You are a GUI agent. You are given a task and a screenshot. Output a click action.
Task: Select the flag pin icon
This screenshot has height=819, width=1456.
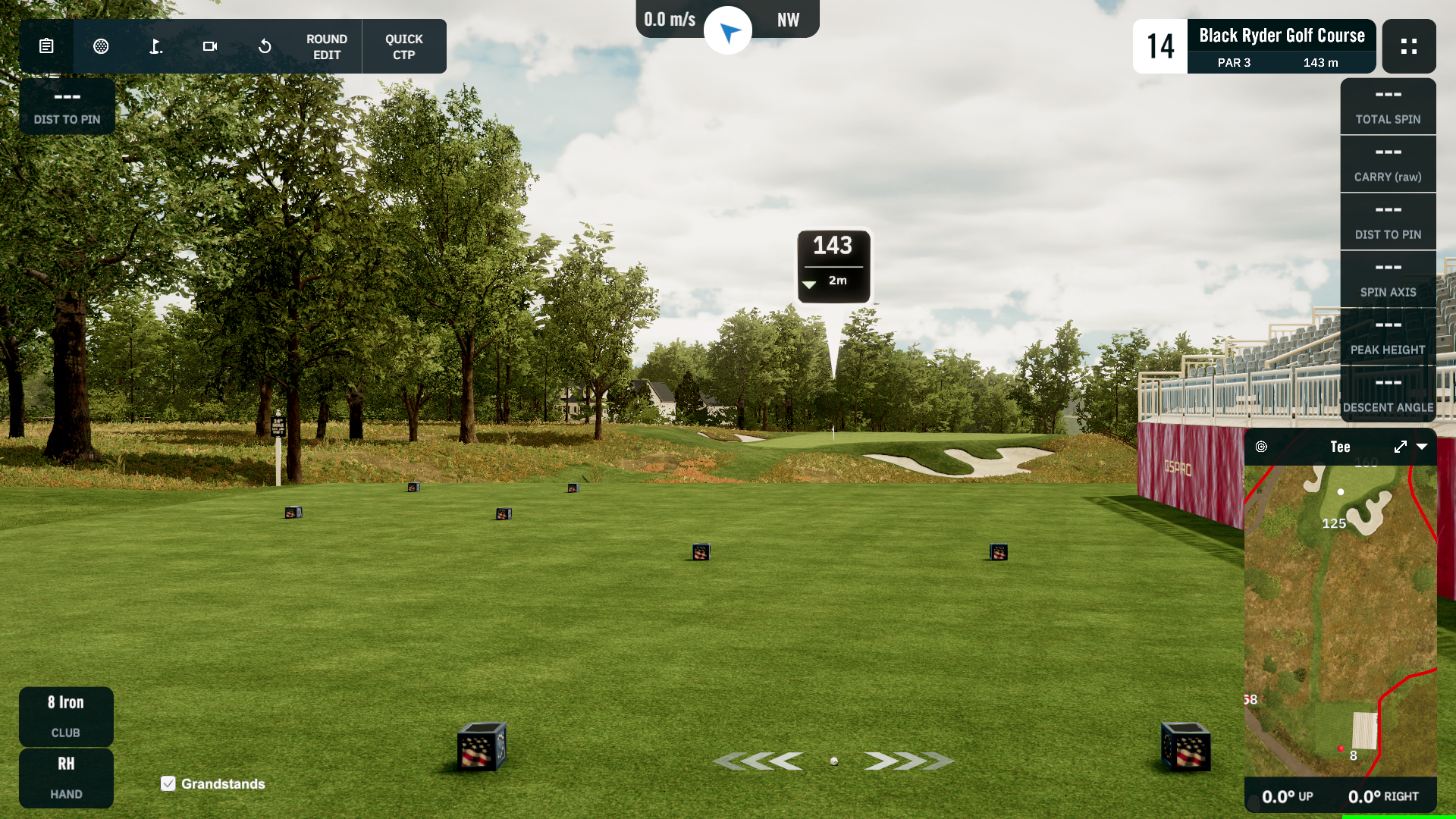point(155,46)
